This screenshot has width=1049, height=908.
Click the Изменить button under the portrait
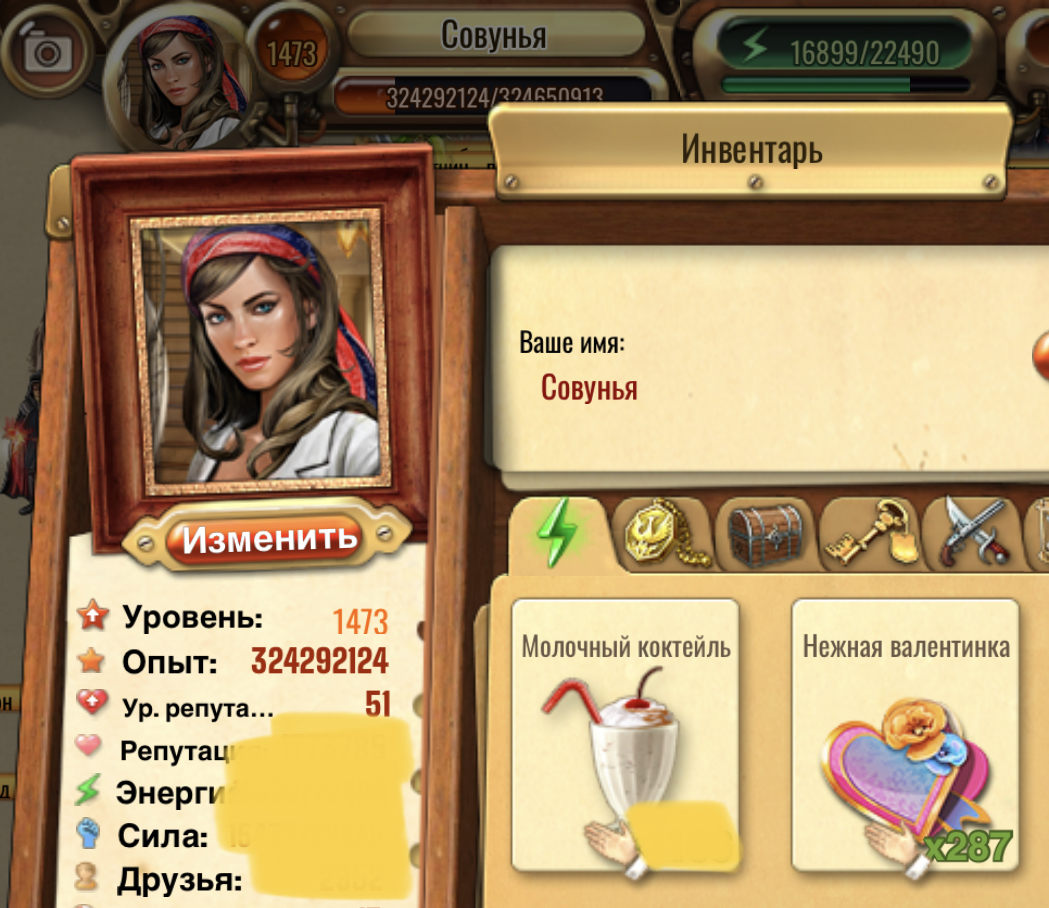(x=269, y=539)
